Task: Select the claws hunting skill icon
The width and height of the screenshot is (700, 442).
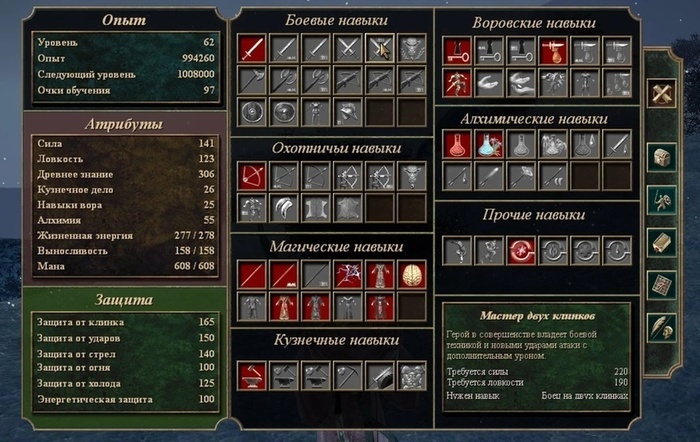Action: tap(283, 209)
